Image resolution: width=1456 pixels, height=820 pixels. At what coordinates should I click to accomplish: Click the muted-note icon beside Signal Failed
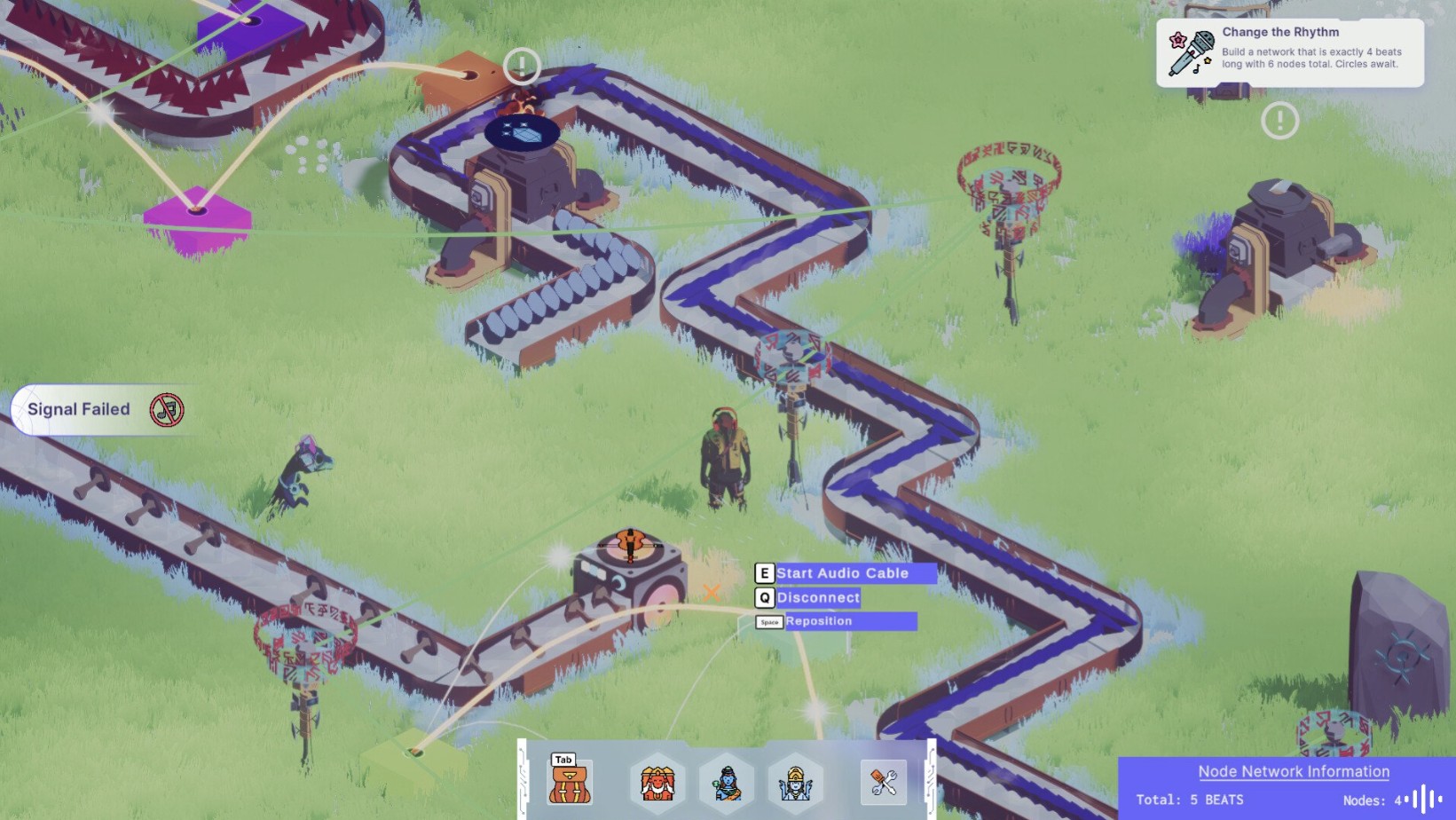pos(168,409)
